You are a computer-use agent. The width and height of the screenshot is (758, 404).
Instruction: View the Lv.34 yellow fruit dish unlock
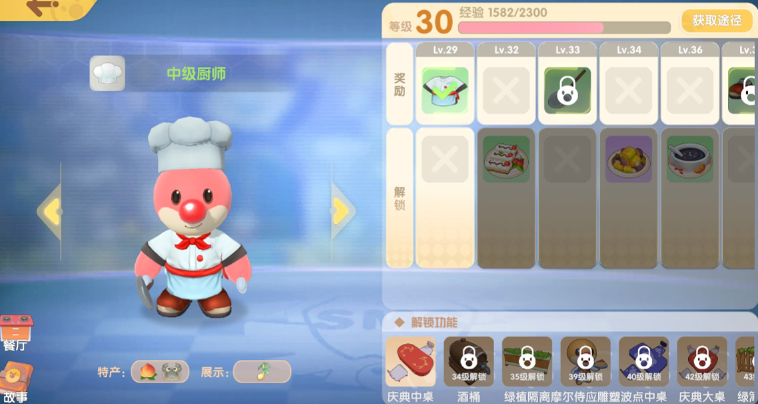coord(628,159)
